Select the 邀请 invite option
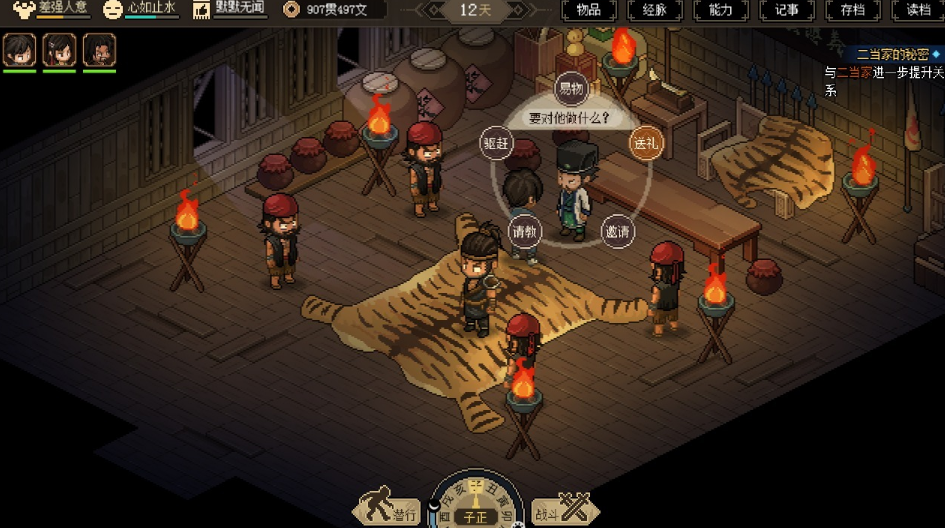945x528 pixels. point(618,232)
